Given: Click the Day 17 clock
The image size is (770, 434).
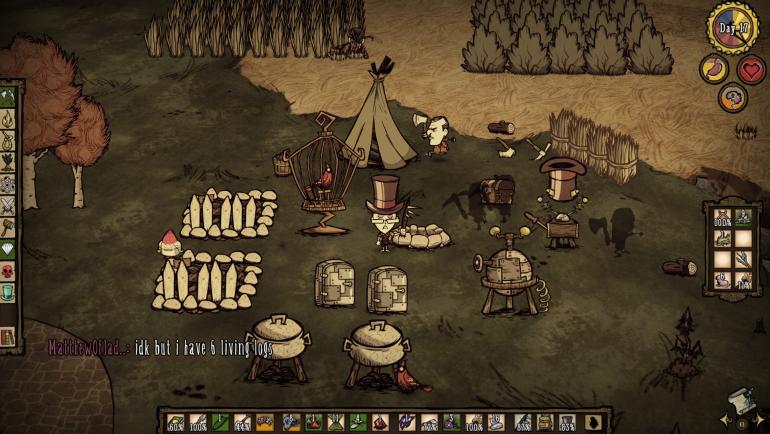Looking at the screenshot, I should coord(732,26).
